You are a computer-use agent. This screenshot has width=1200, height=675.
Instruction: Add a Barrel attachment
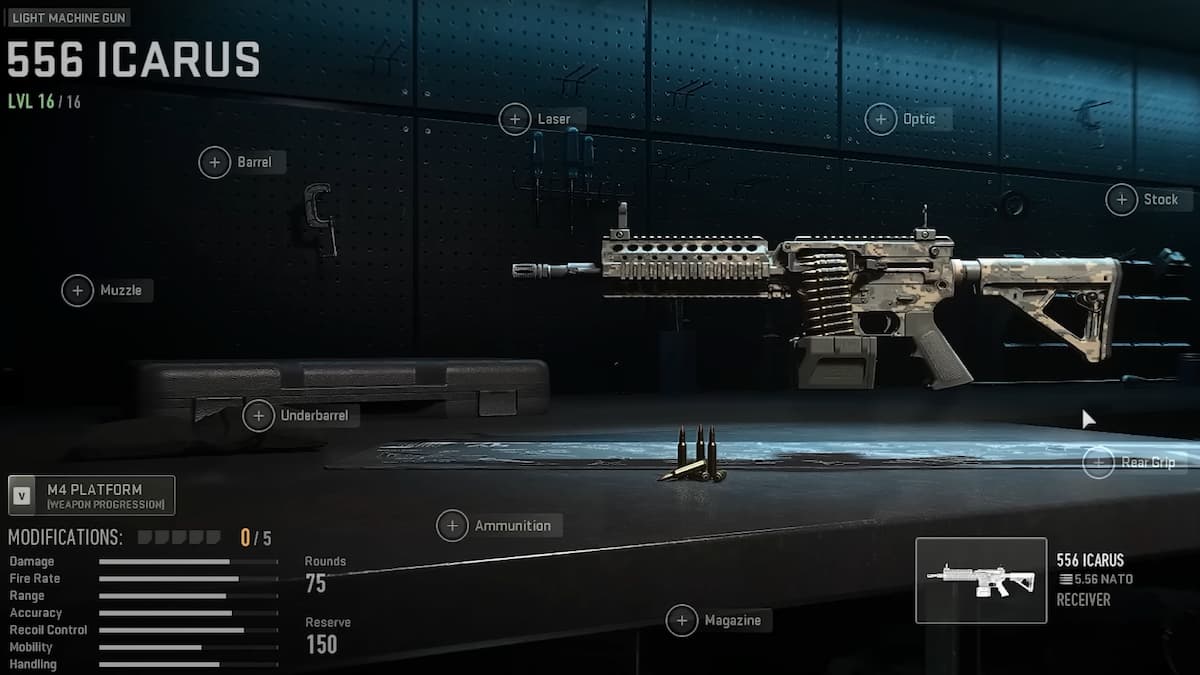(x=215, y=162)
